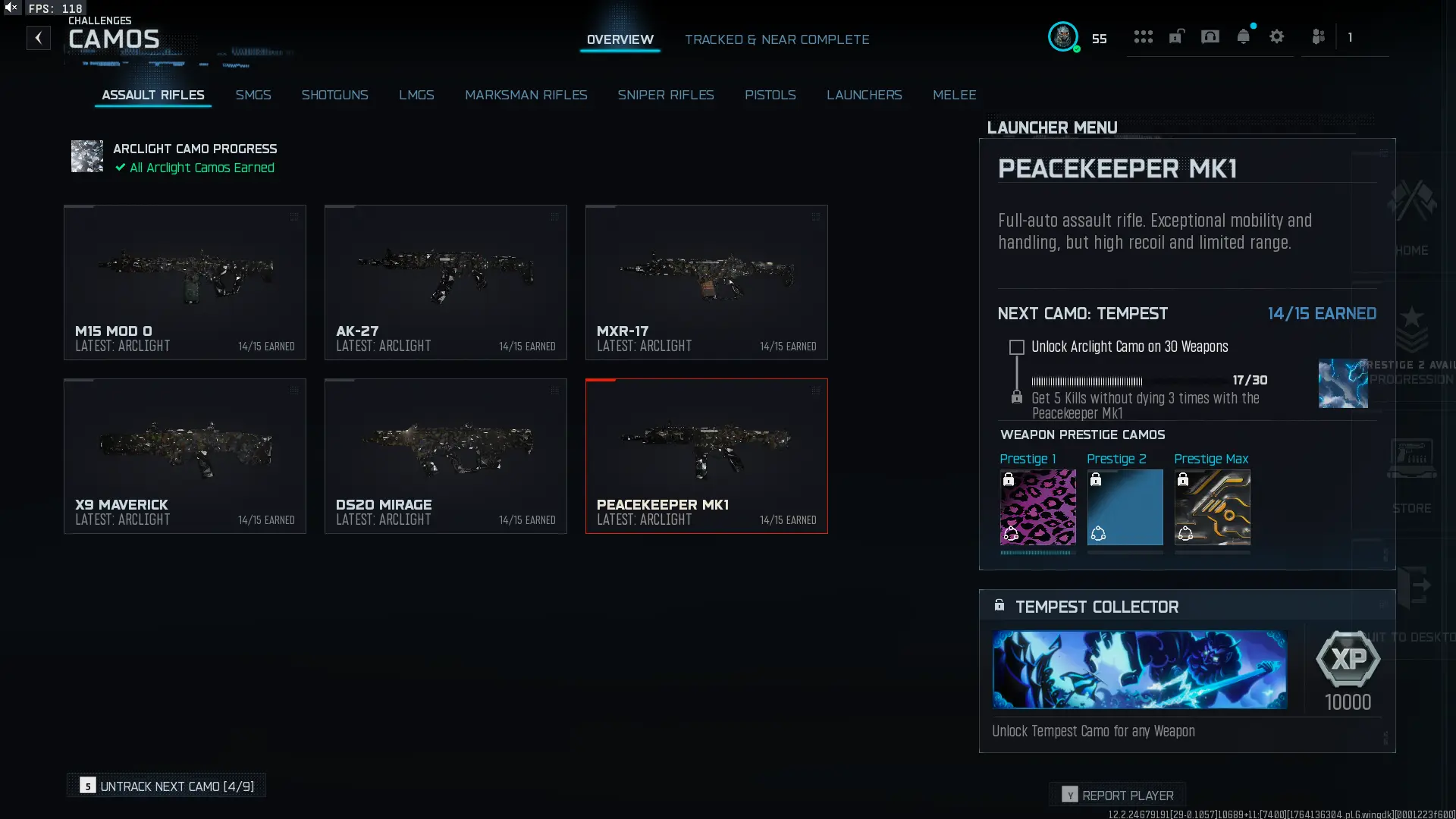Image resolution: width=1456 pixels, height=819 pixels.
Task: Select the Store icon in the right sidebar
Action: point(1412,459)
